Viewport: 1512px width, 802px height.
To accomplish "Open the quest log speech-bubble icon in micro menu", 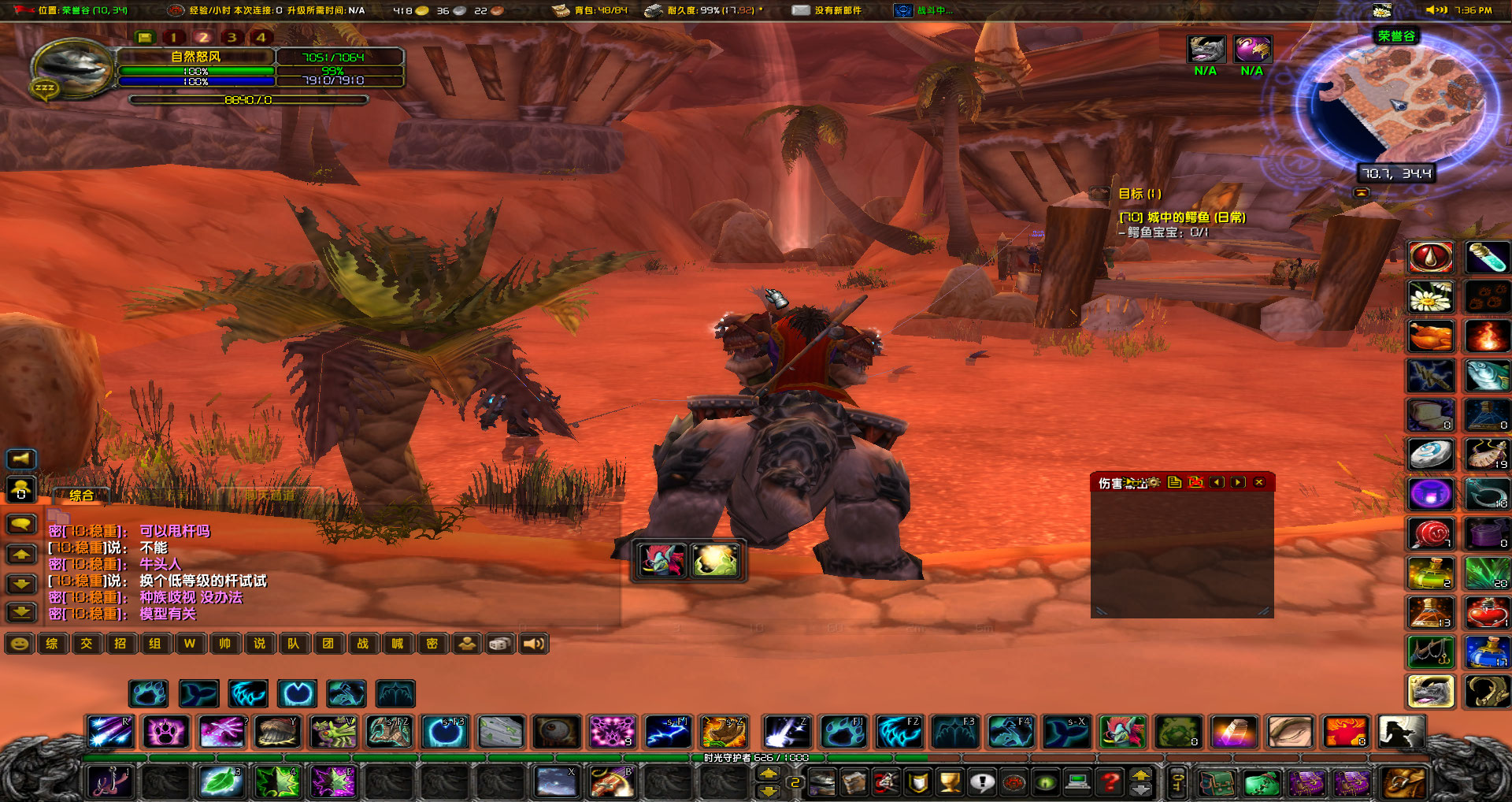I will [983, 784].
